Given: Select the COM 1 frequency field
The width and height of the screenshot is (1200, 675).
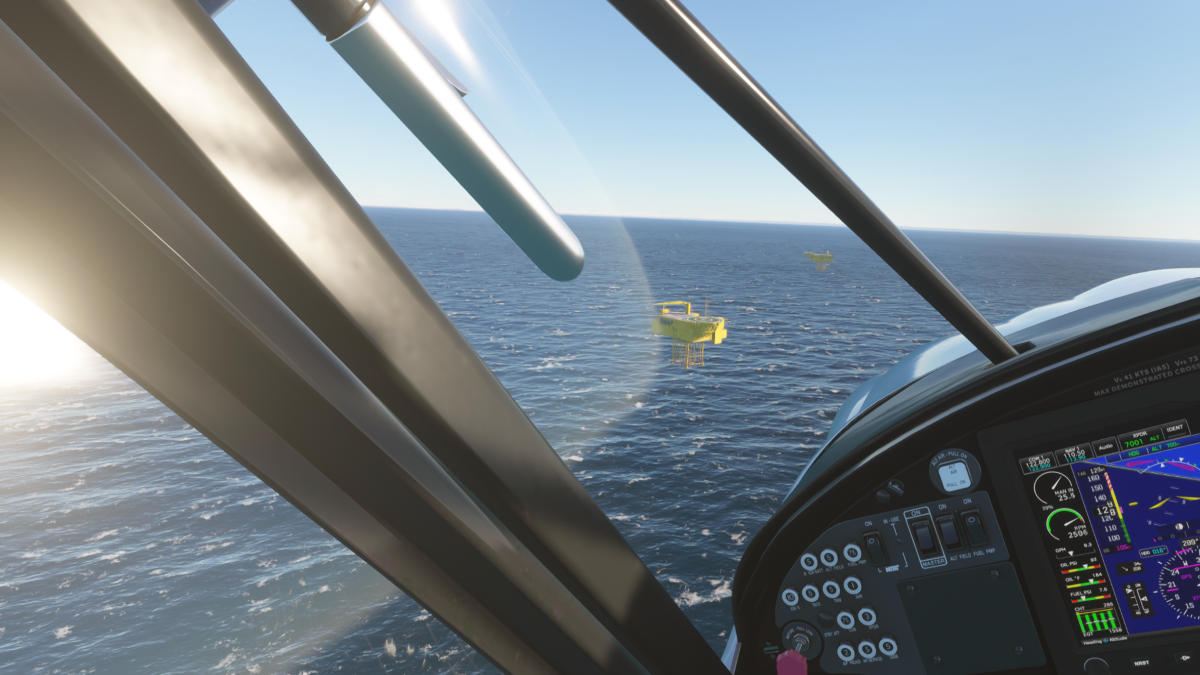Looking at the screenshot, I should 1039,463.
